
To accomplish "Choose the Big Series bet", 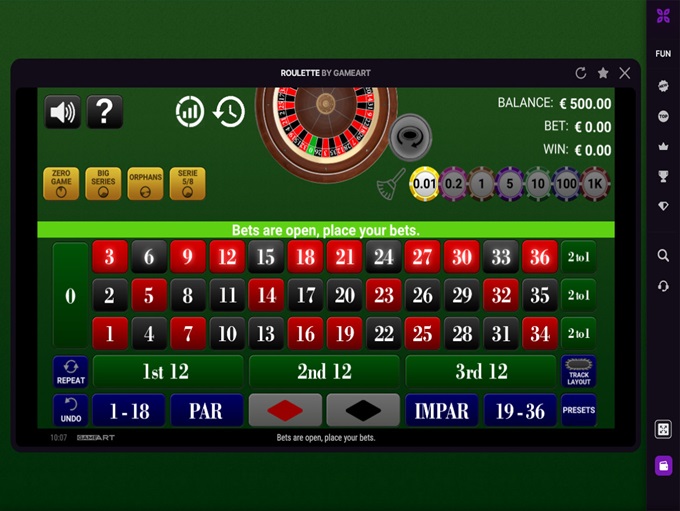I will tap(103, 184).
